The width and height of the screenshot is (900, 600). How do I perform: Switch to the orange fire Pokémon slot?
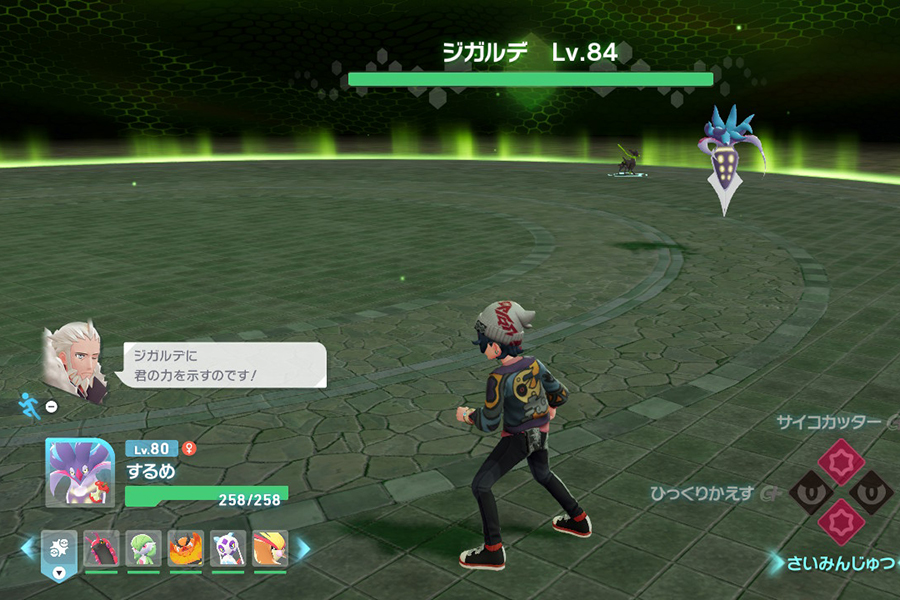(185, 549)
